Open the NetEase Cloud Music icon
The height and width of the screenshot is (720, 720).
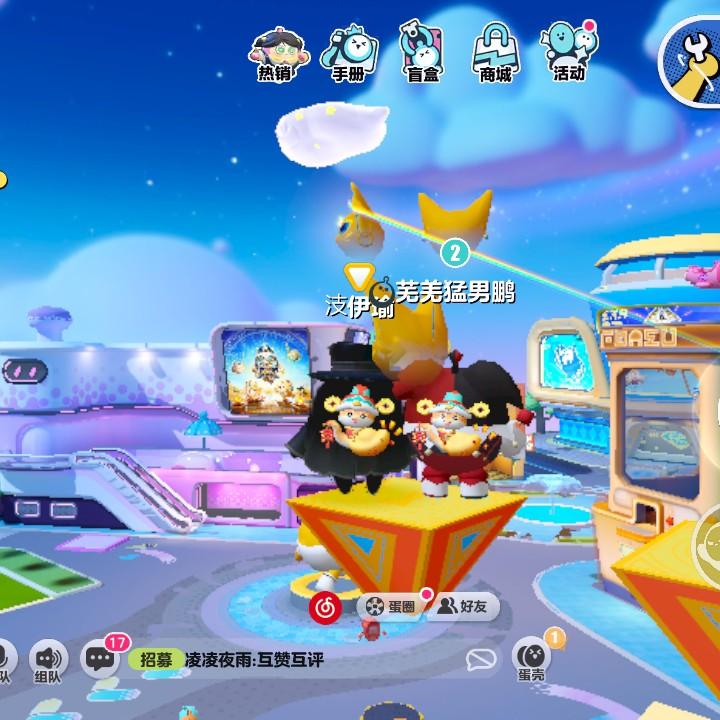coord(325,606)
